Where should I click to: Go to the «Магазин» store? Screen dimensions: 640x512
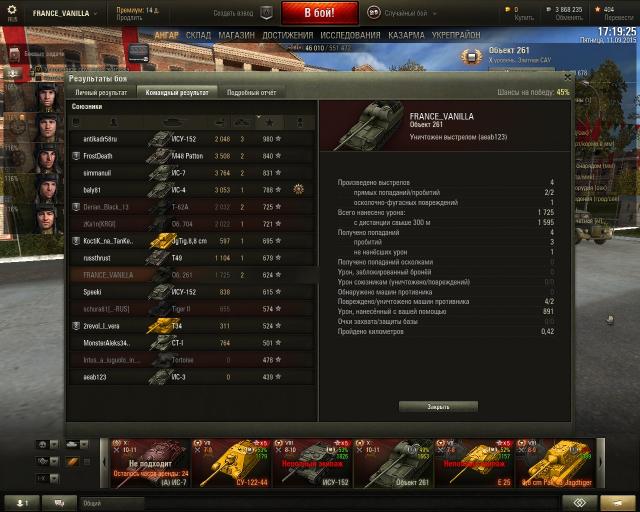click(236, 35)
